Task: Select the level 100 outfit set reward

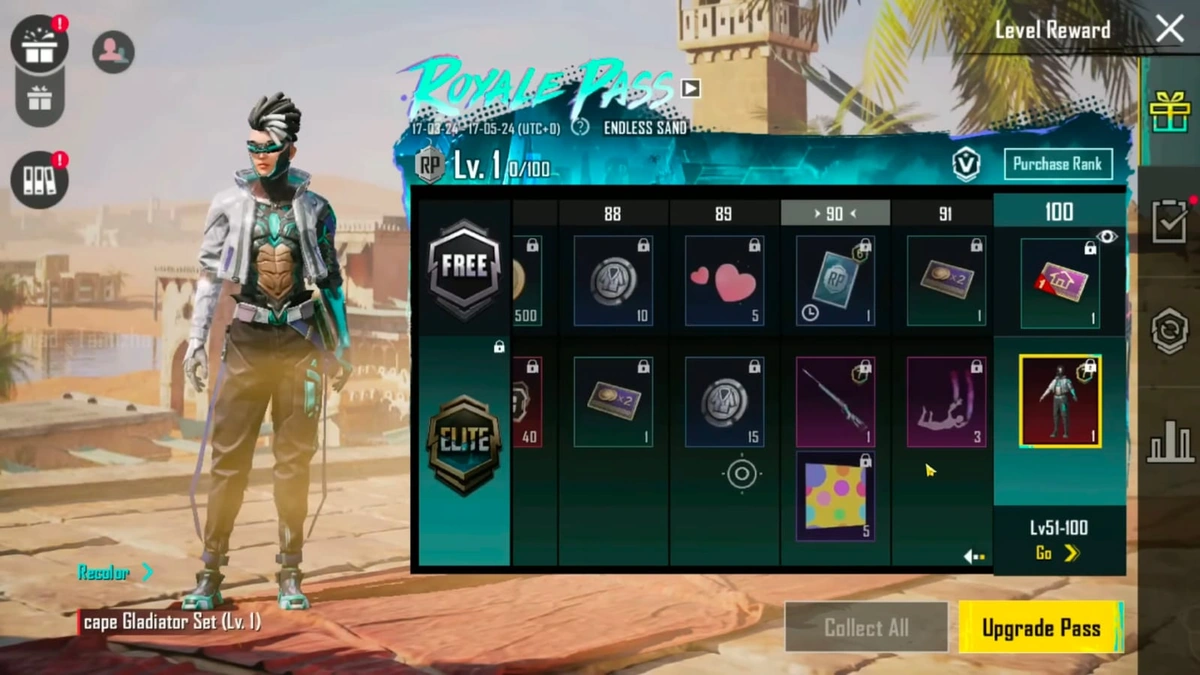Action: coord(1060,401)
